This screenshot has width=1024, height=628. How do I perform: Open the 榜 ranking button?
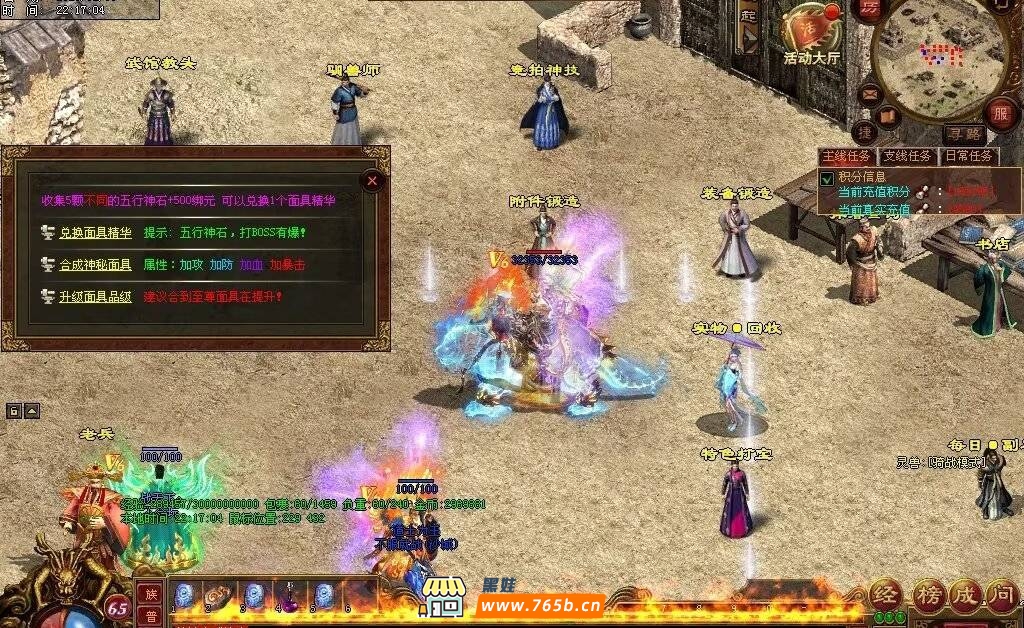[x=925, y=595]
